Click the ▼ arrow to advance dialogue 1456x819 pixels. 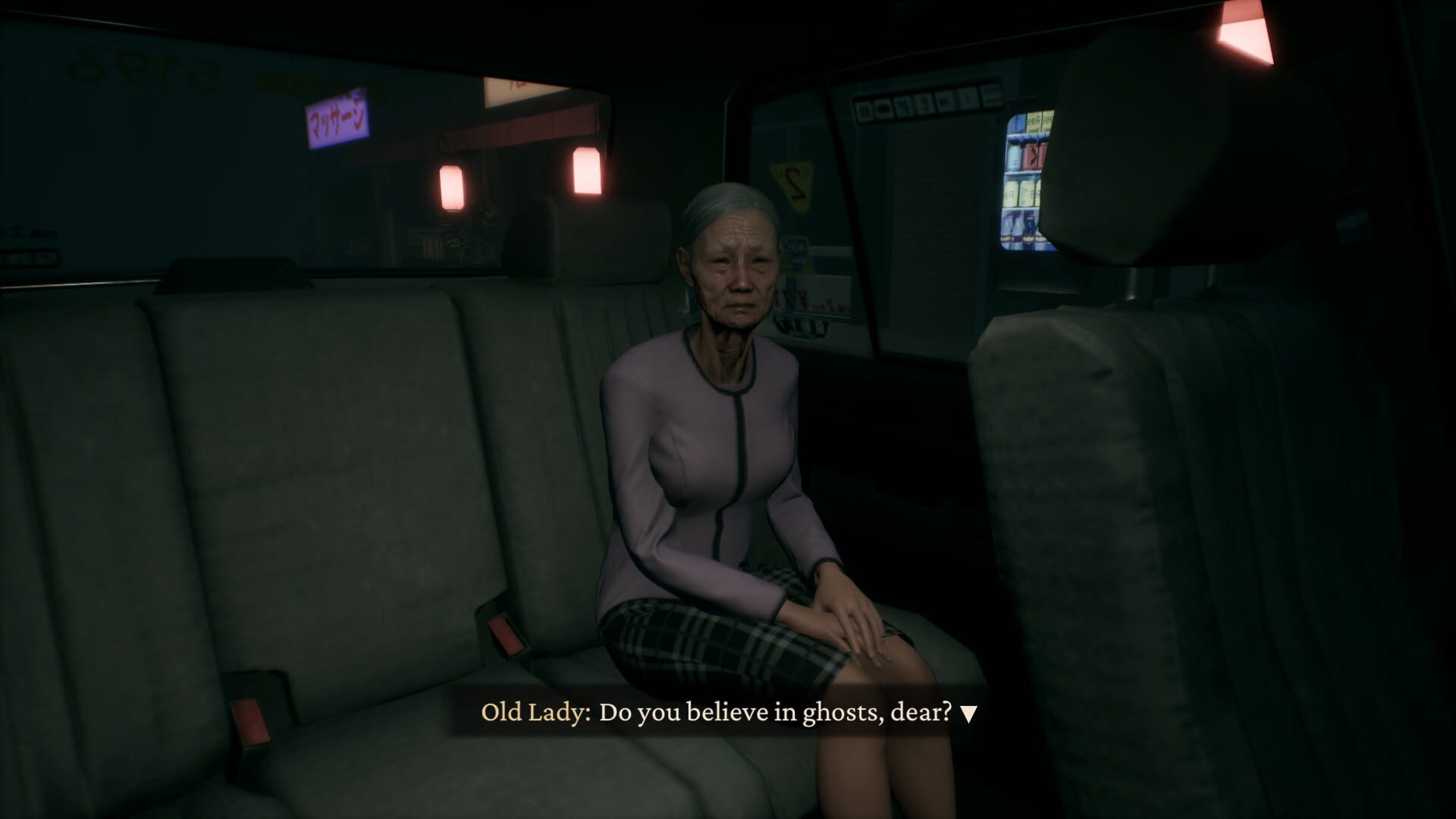tap(968, 711)
